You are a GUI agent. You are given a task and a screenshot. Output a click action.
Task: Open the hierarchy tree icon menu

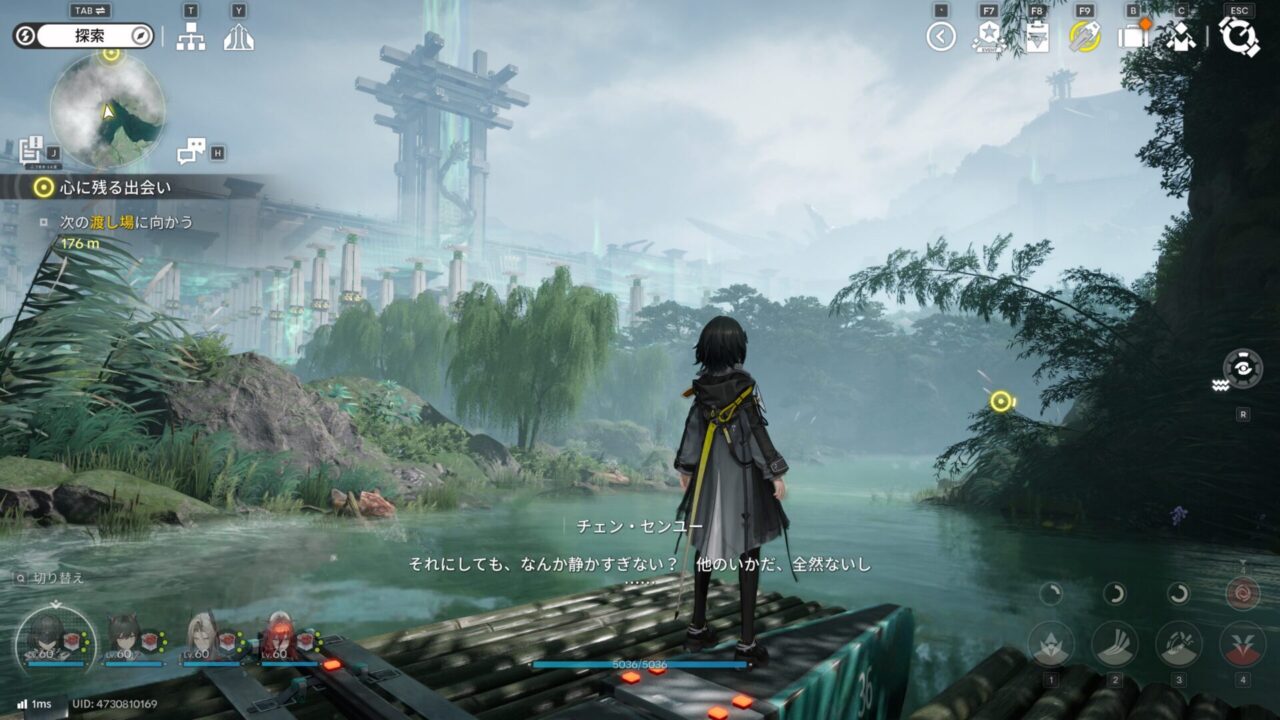(190, 37)
